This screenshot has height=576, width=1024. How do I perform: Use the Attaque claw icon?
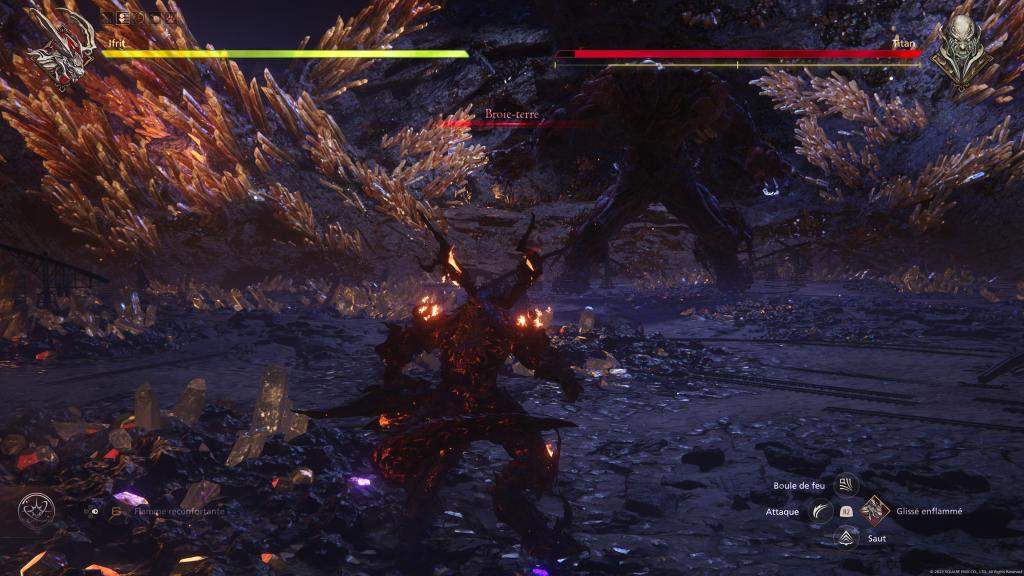pos(822,511)
